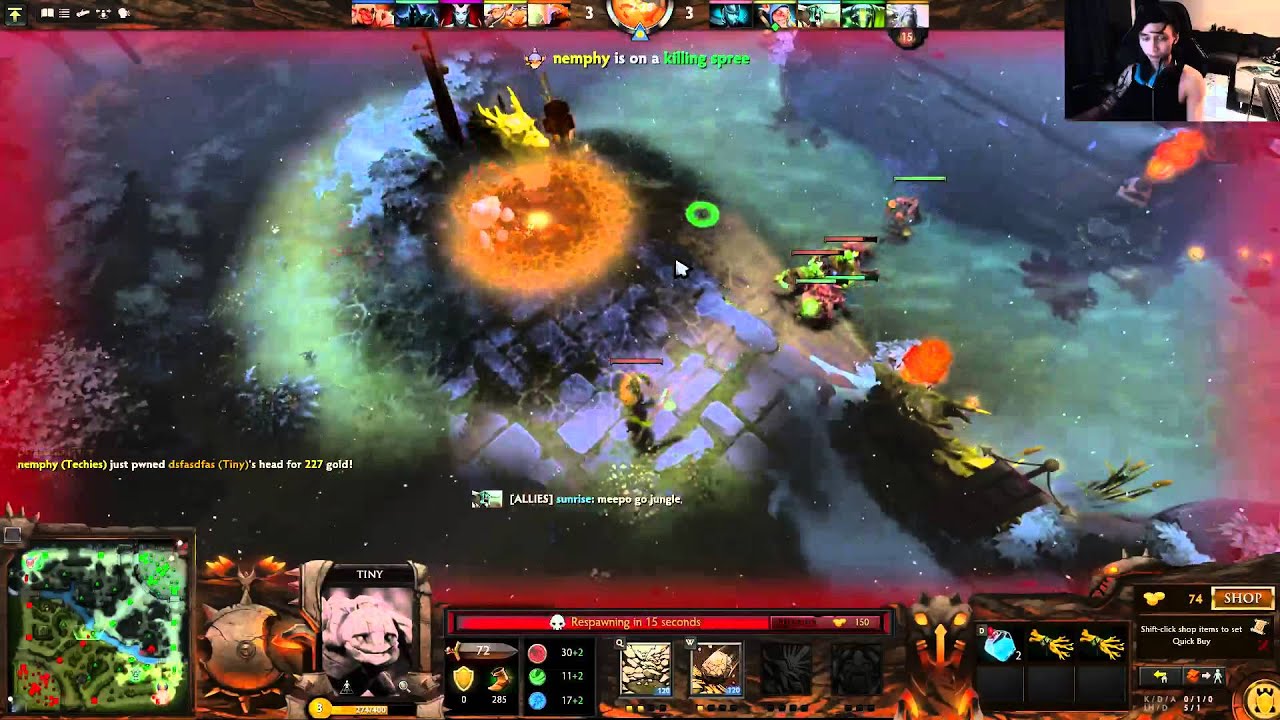1280x720 pixels.
Task: Select the Toss ability icon
Action: 716,669
